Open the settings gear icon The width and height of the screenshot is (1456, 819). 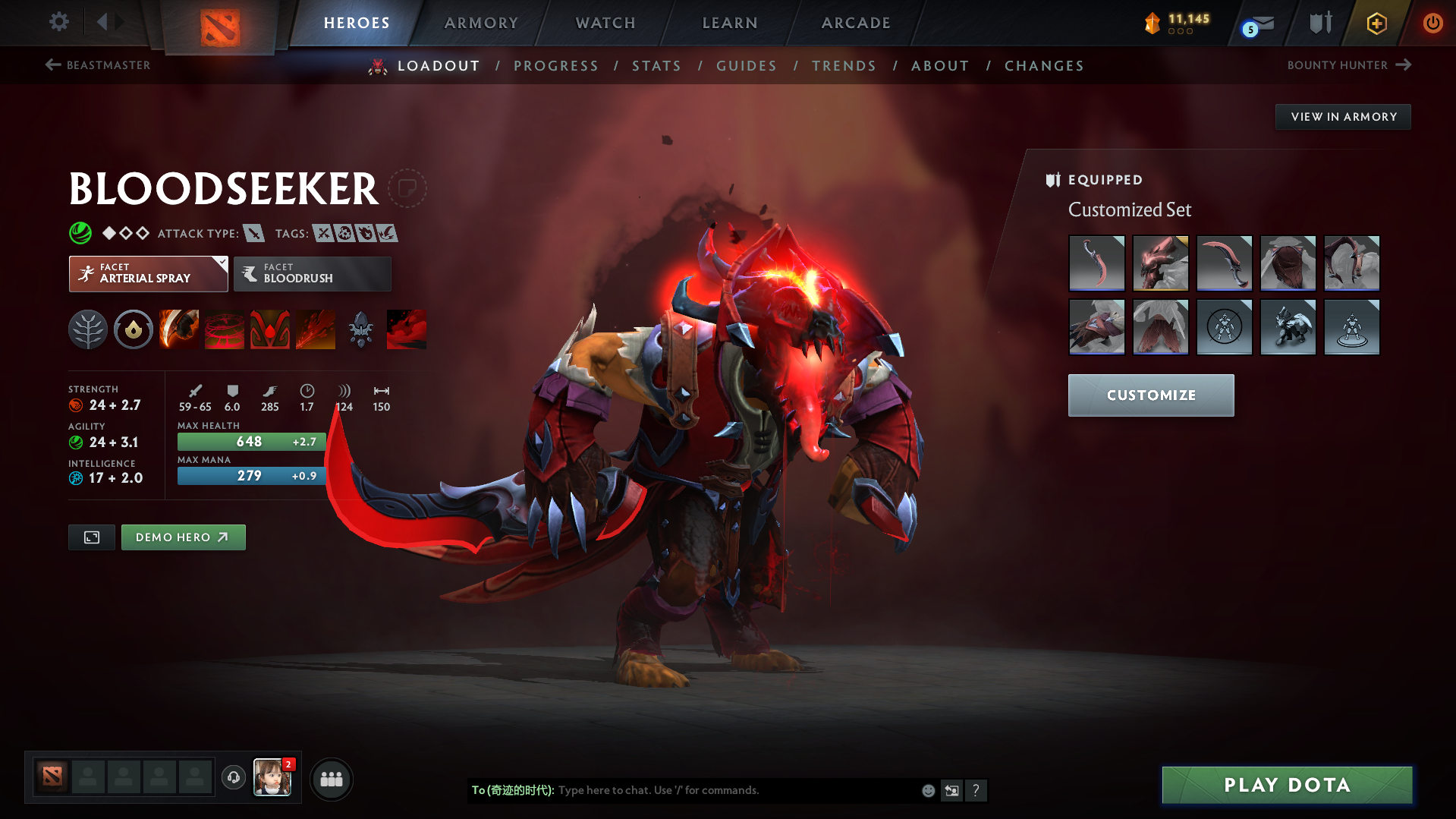point(58,22)
